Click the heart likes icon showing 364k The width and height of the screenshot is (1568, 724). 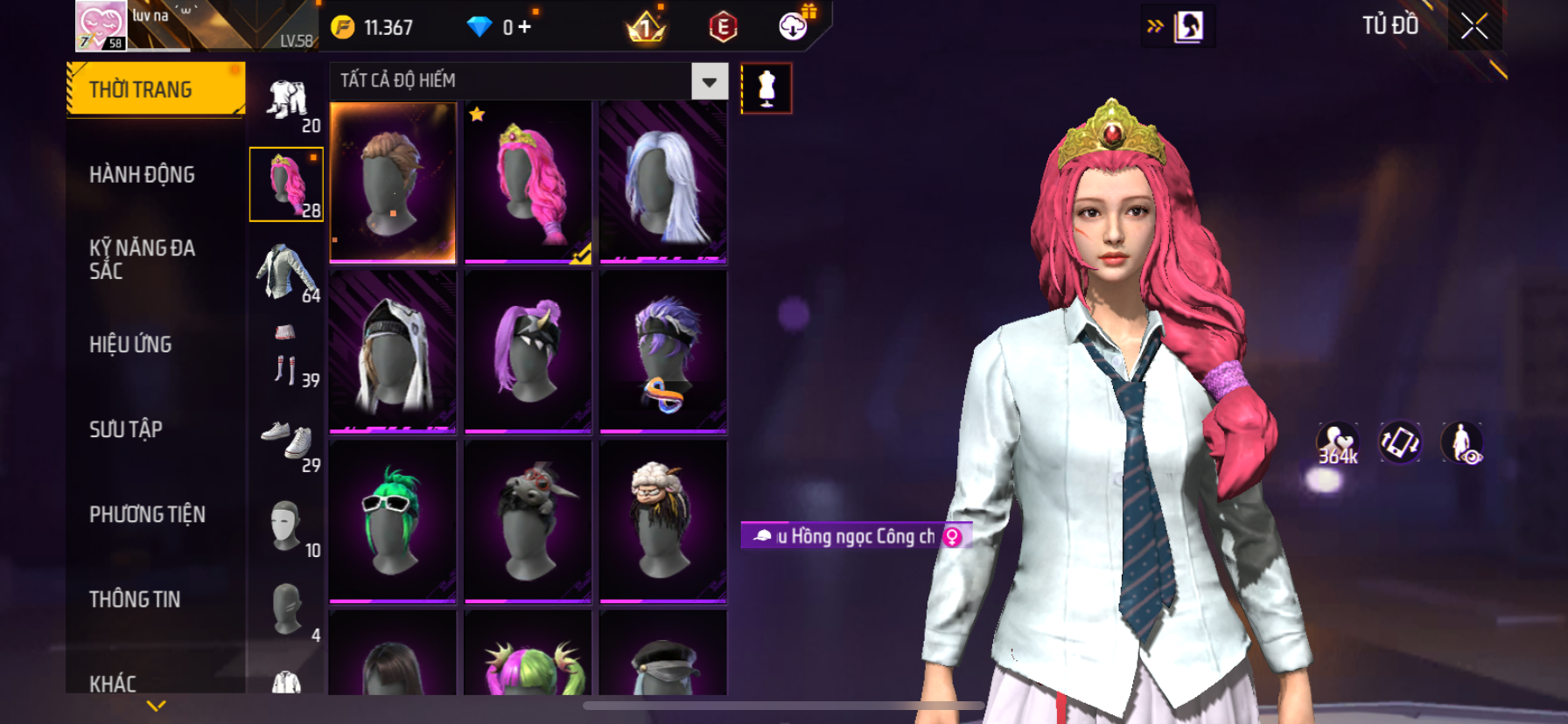1338,442
